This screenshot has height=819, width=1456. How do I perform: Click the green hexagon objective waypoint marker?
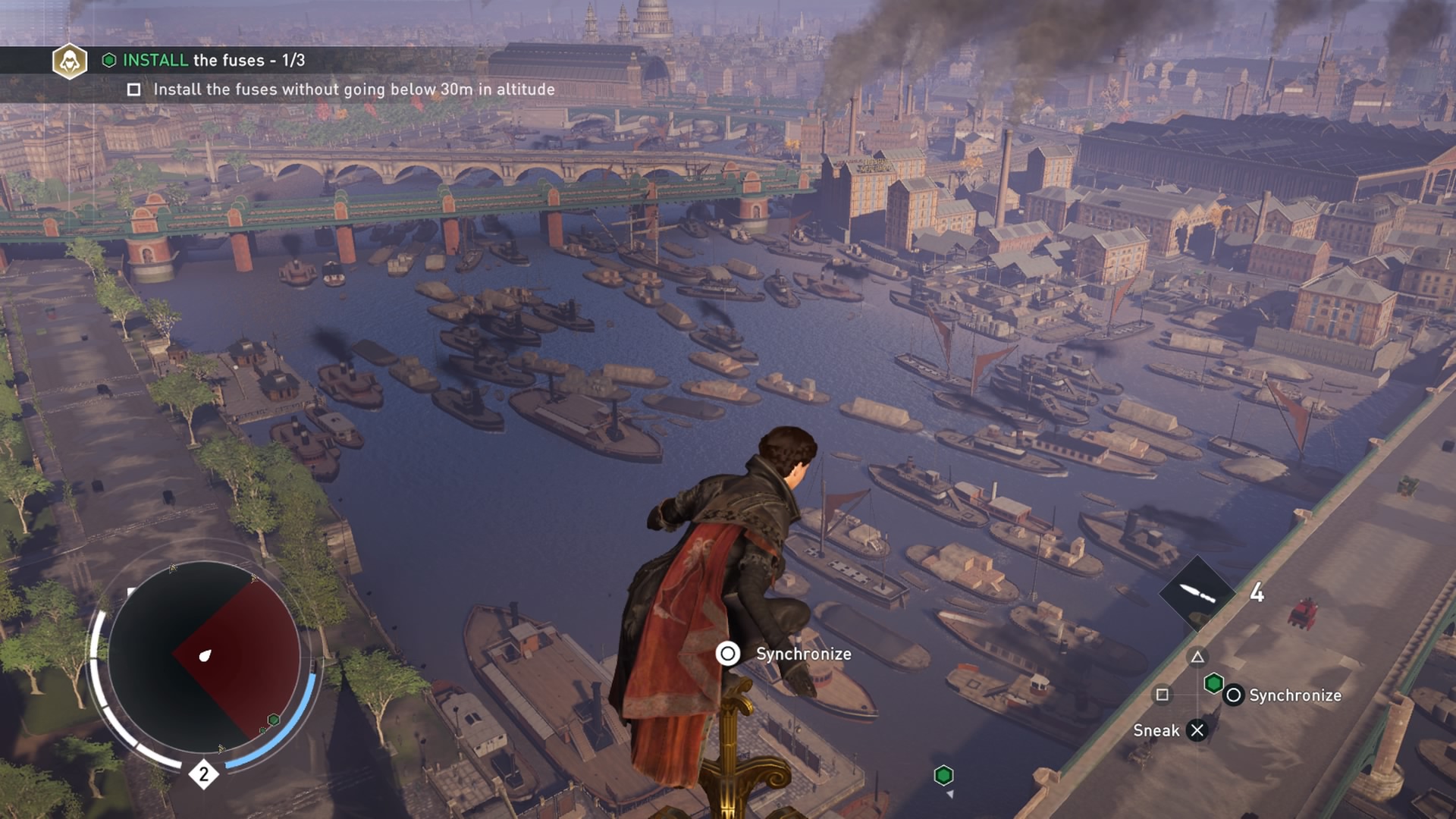pyautogui.click(x=943, y=775)
